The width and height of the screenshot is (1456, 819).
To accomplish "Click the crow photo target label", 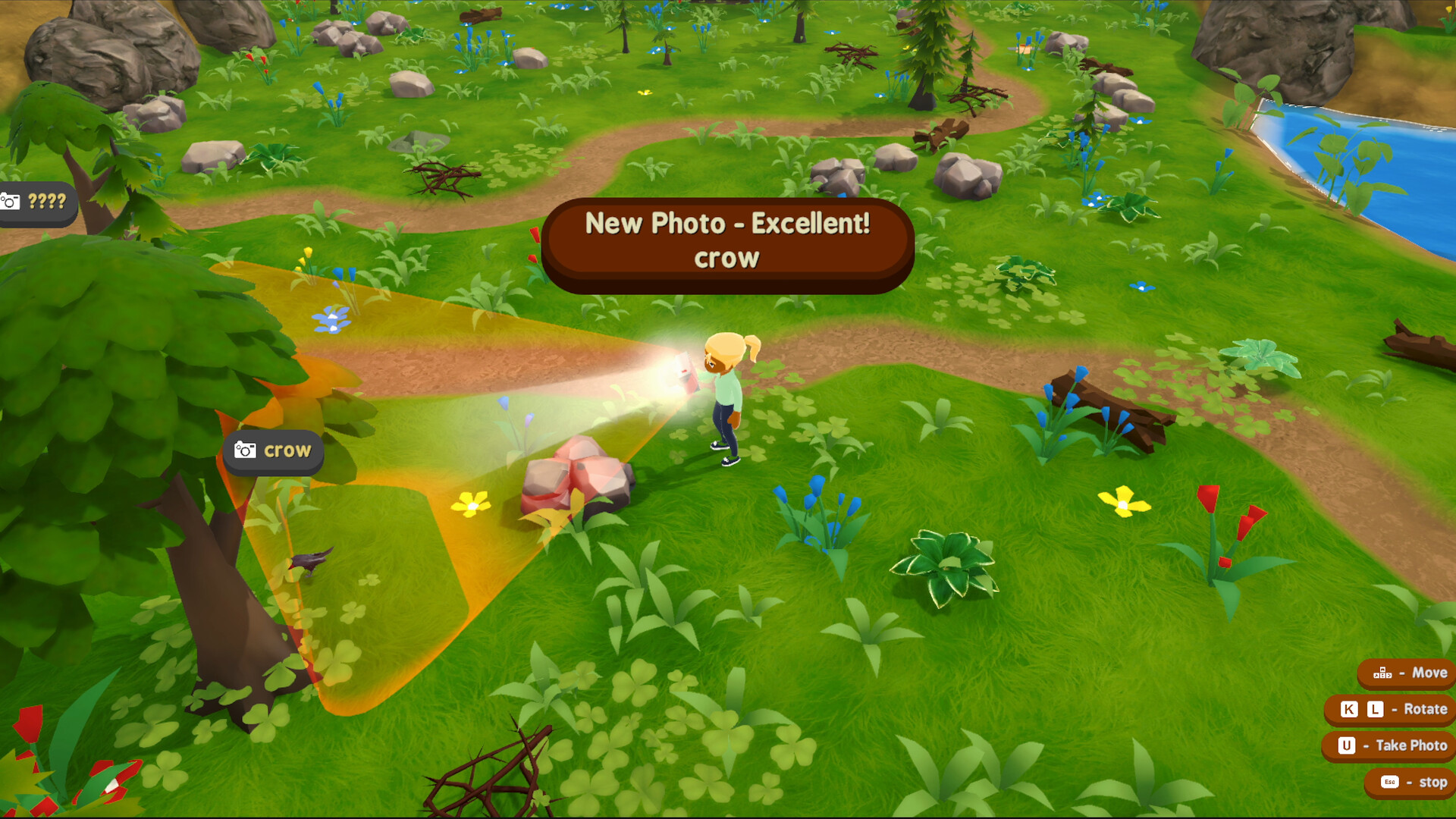I will [274, 451].
